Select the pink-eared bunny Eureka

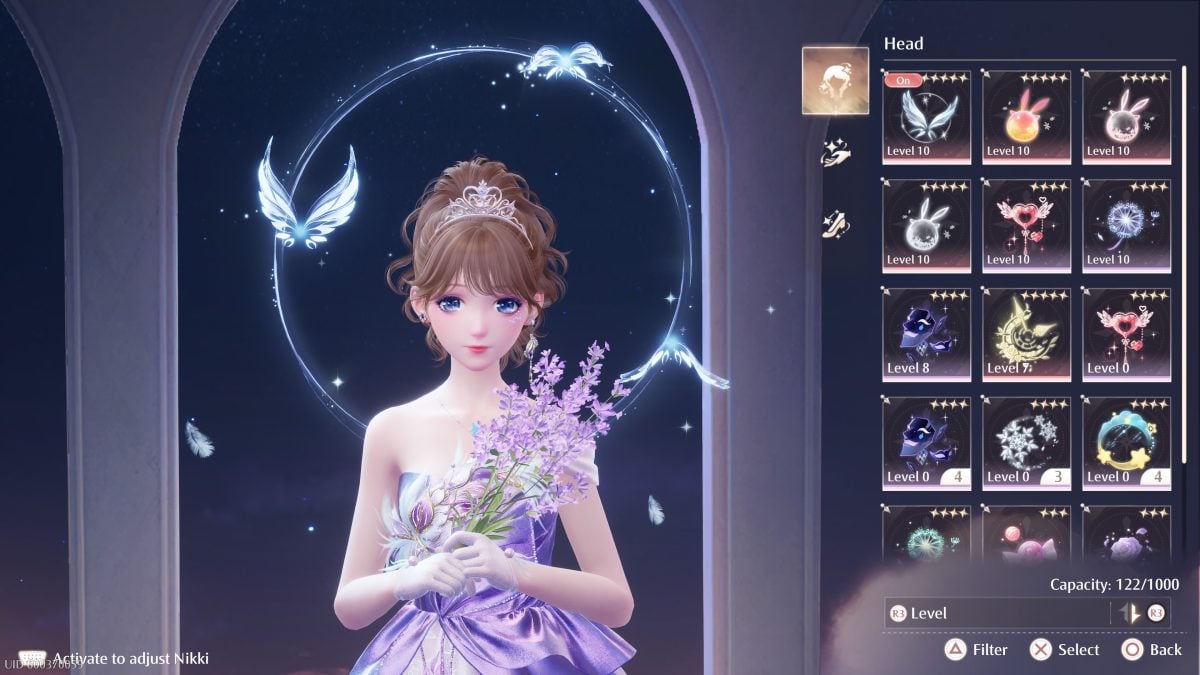(1126, 116)
